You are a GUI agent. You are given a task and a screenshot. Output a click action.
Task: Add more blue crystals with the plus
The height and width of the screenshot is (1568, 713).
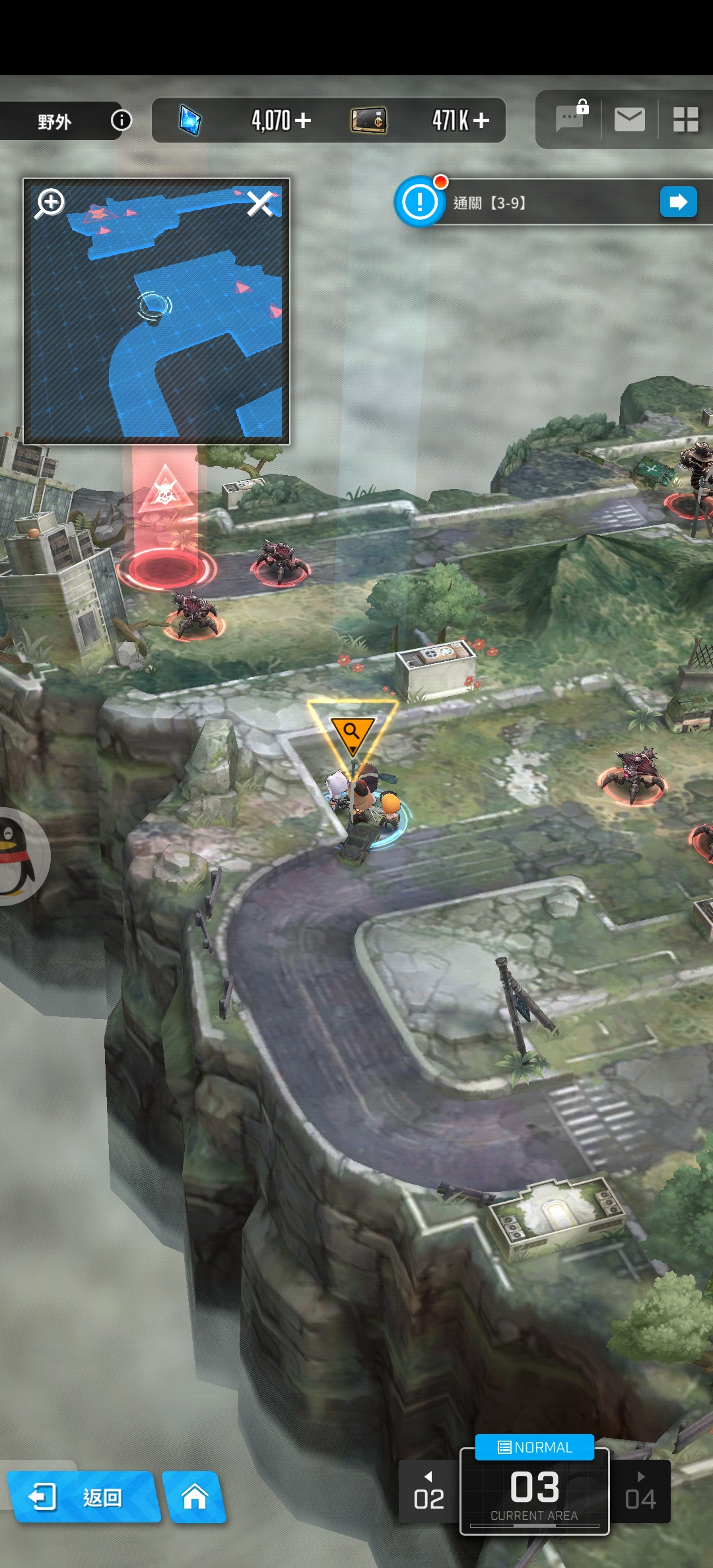click(x=303, y=120)
